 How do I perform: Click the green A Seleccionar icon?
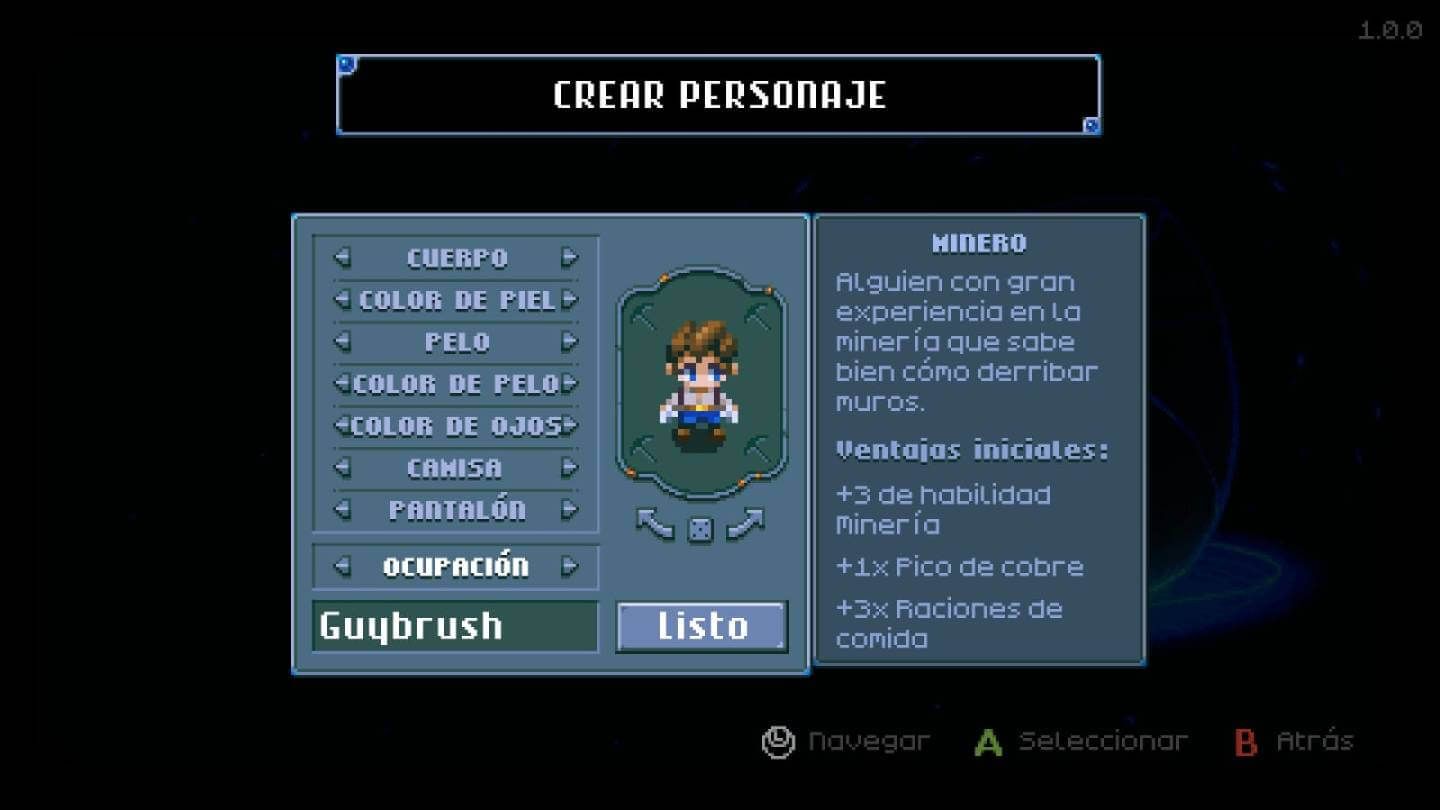click(986, 741)
